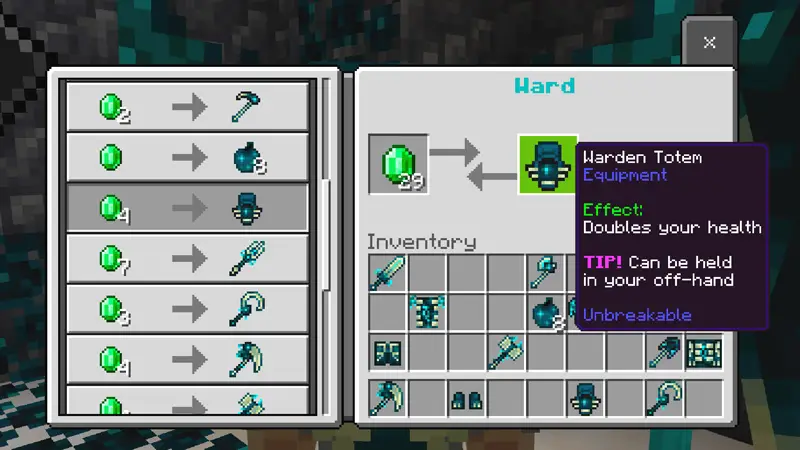Pick up the apple stack in the inventory

(548, 312)
